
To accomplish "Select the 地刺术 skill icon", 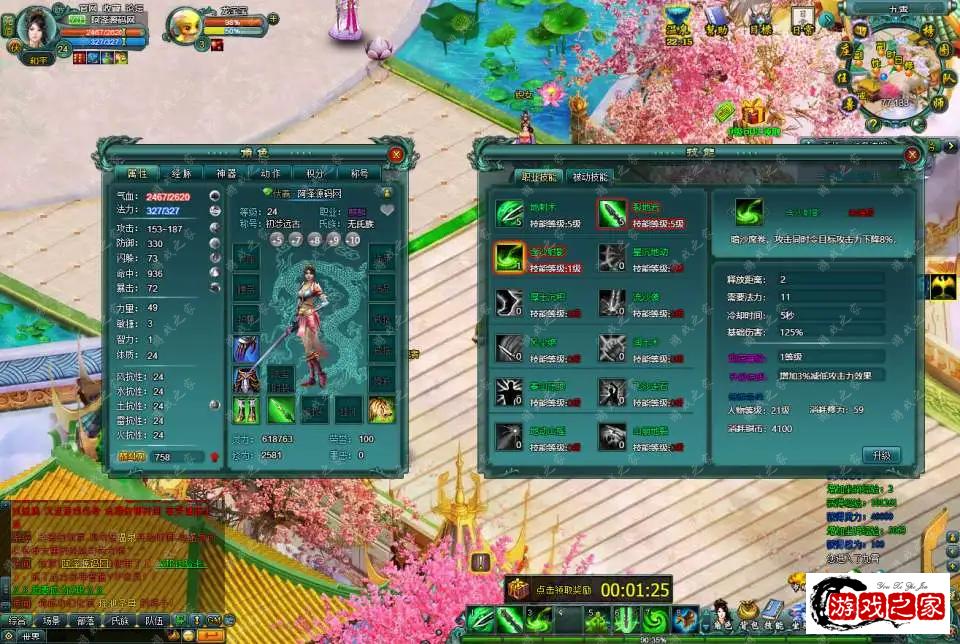I will (508, 213).
